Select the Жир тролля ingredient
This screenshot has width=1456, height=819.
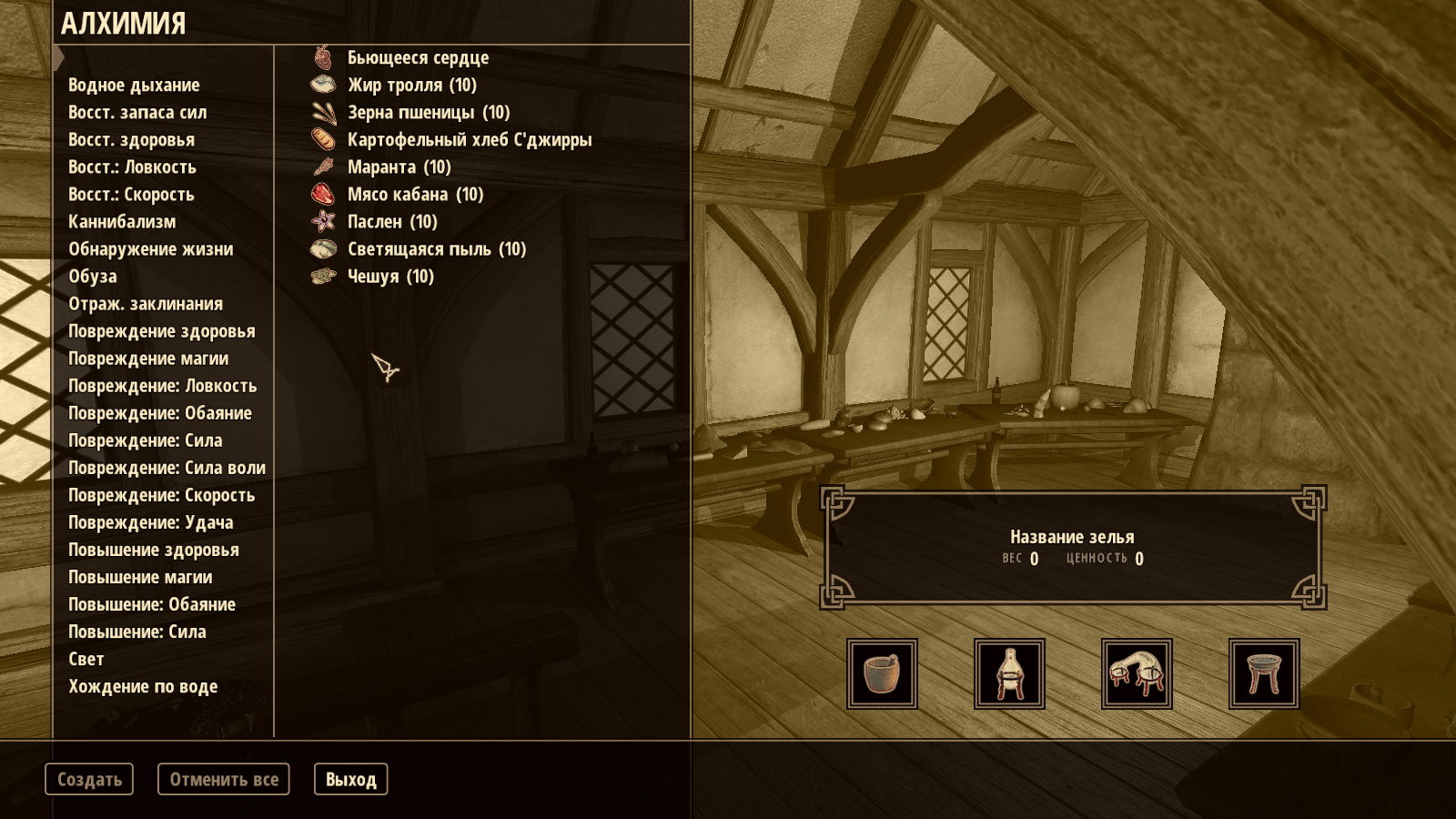point(411,85)
